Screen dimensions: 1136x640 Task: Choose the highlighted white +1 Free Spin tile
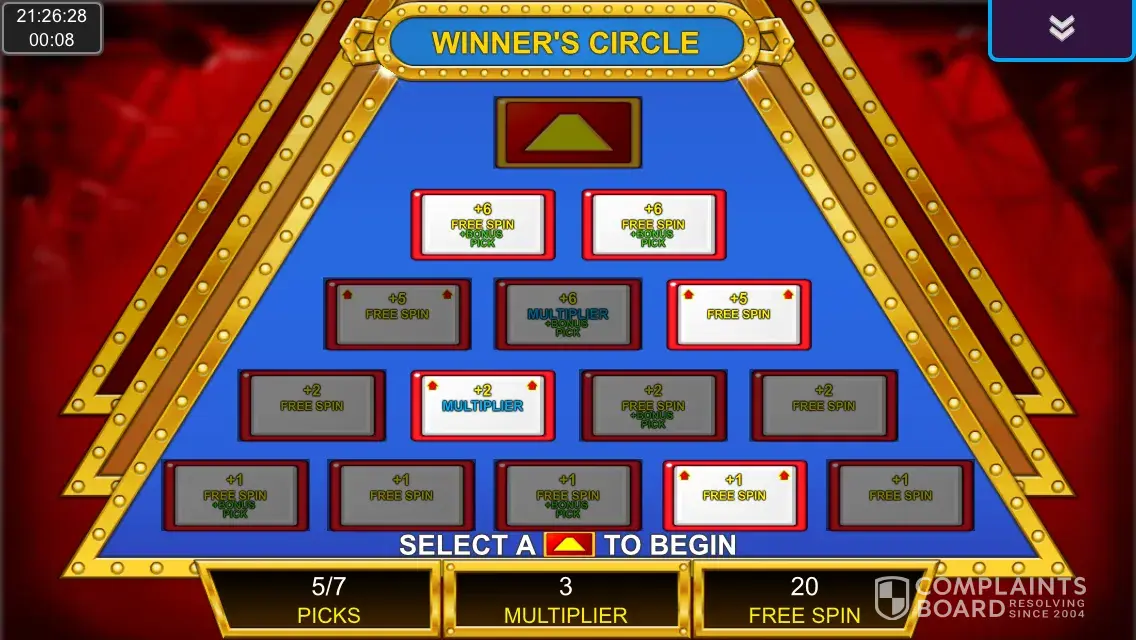[x=734, y=495]
